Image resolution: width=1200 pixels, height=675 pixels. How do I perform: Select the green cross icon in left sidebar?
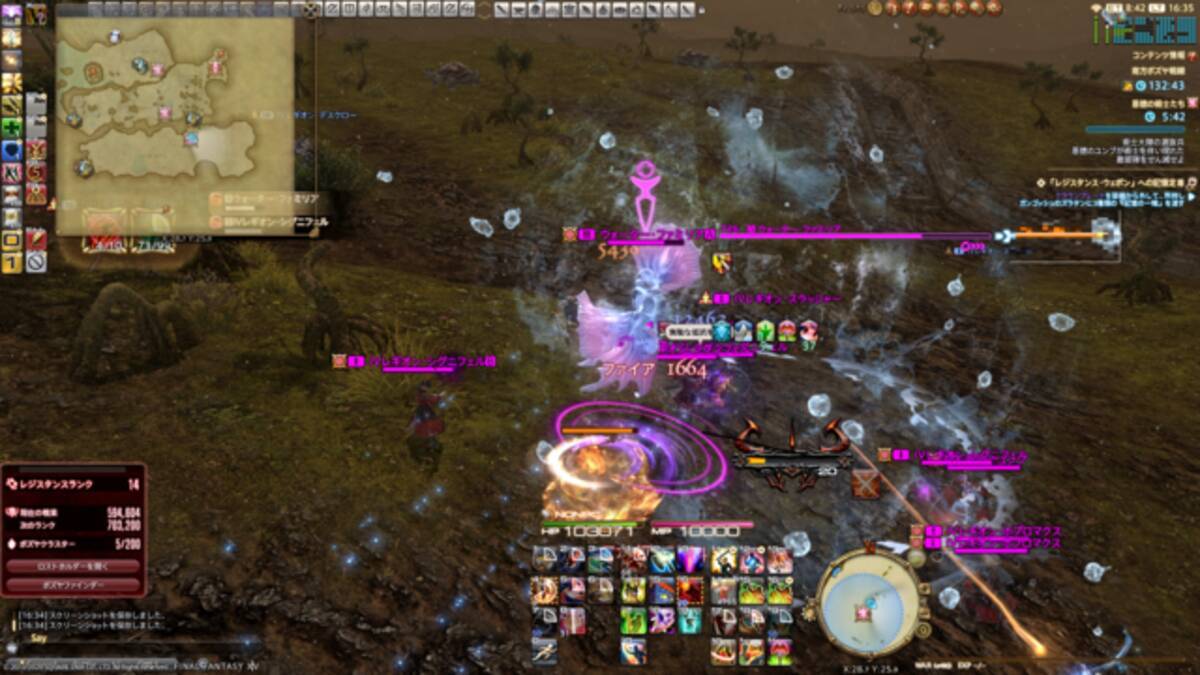click(x=12, y=127)
